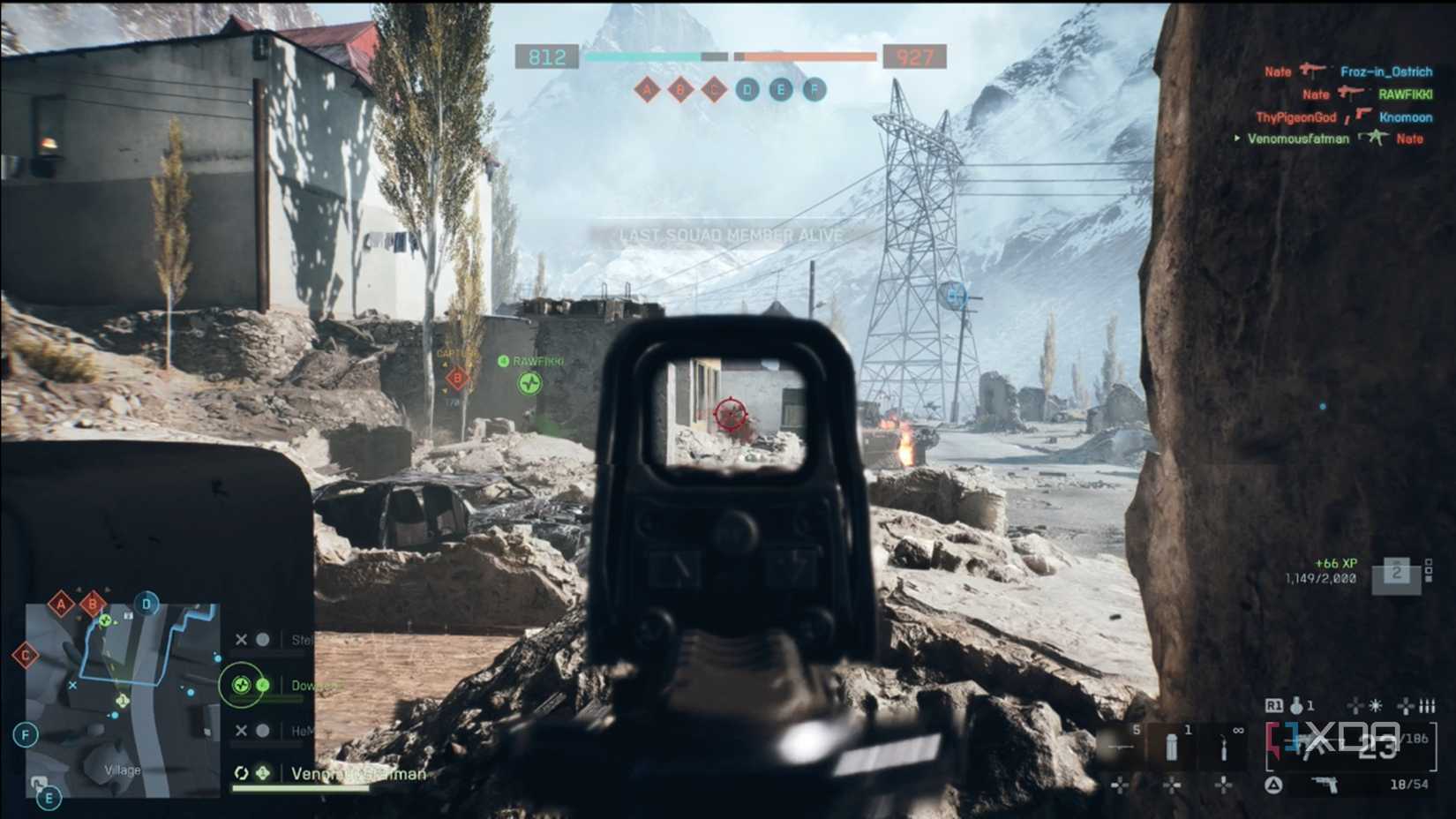Click the green ready toggle next to Dow squadmate
This screenshot has height=819, width=1456.
pos(262,686)
